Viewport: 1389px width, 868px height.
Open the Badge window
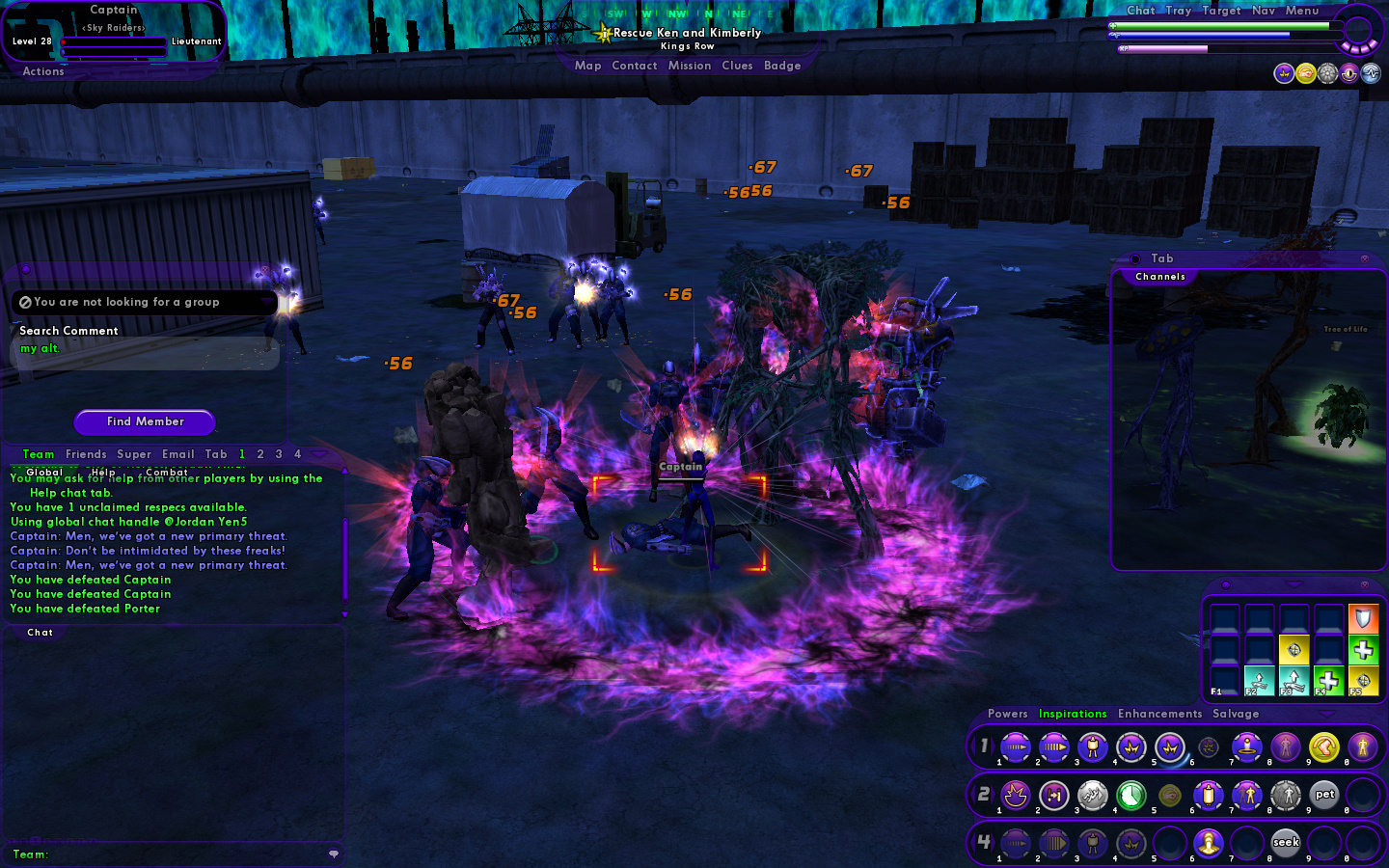click(x=782, y=66)
